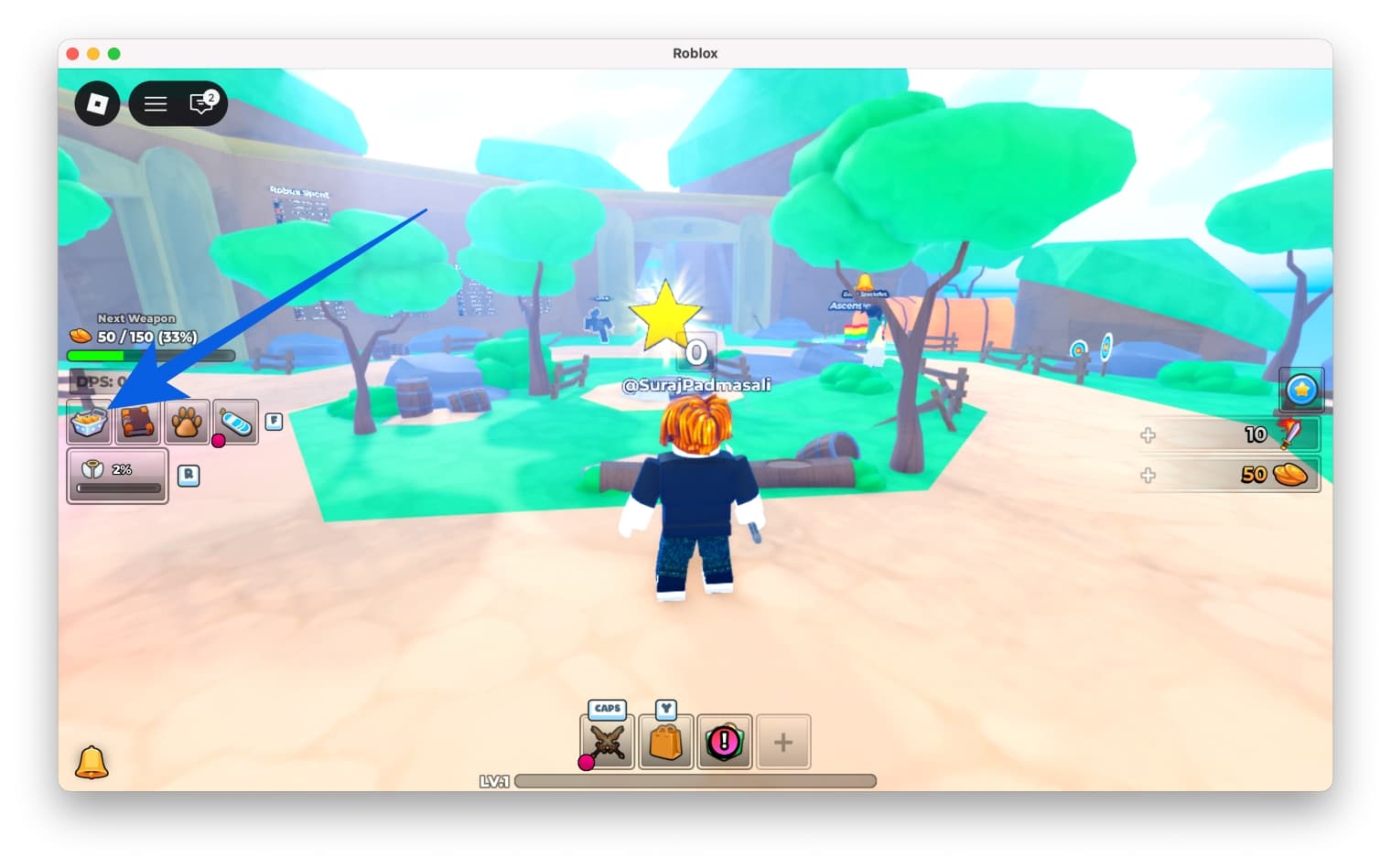Click the 2% angel wings progress bar

(117, 476)
